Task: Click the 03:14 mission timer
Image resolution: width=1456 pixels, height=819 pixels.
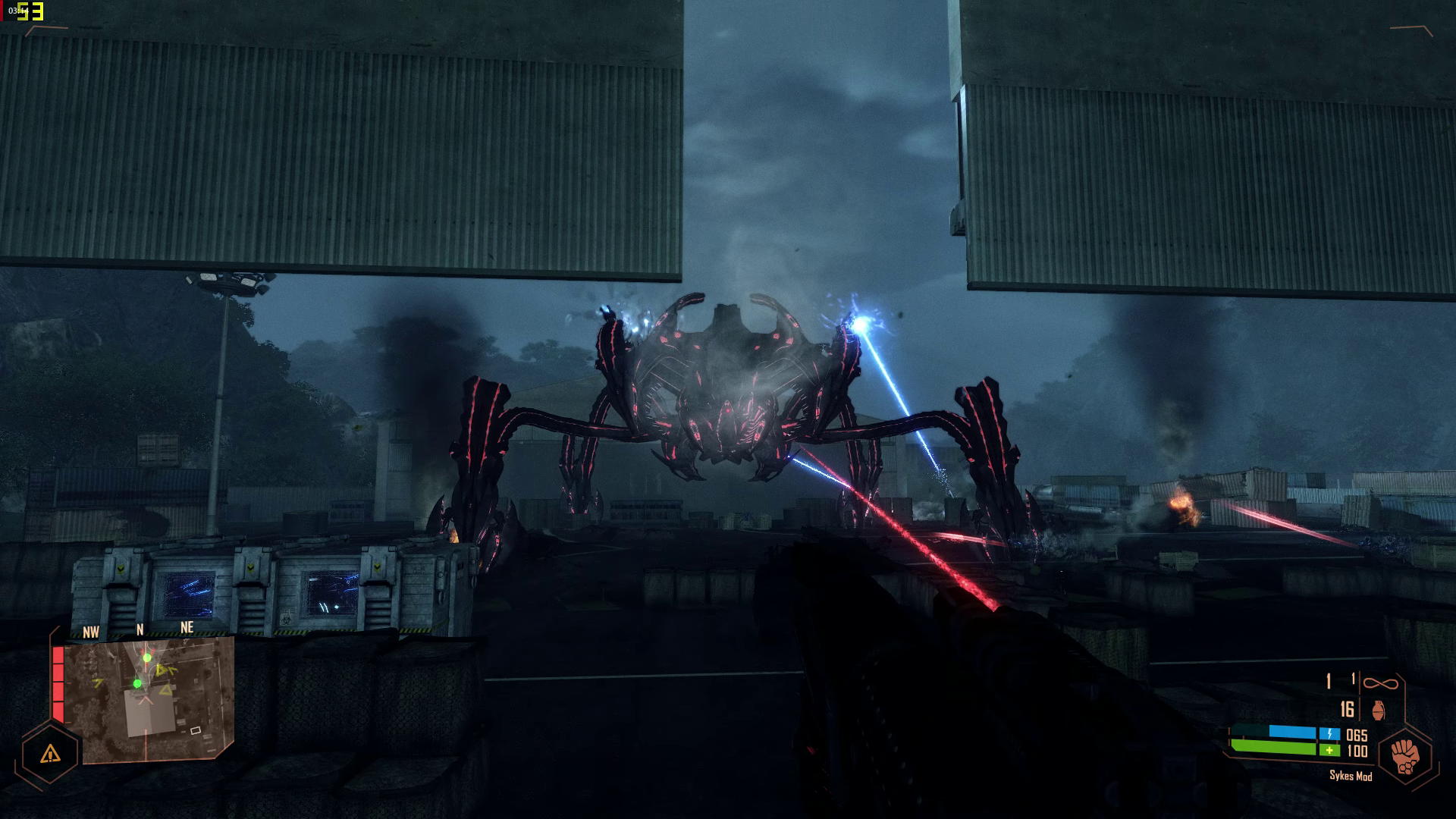Action: point(18,11)
